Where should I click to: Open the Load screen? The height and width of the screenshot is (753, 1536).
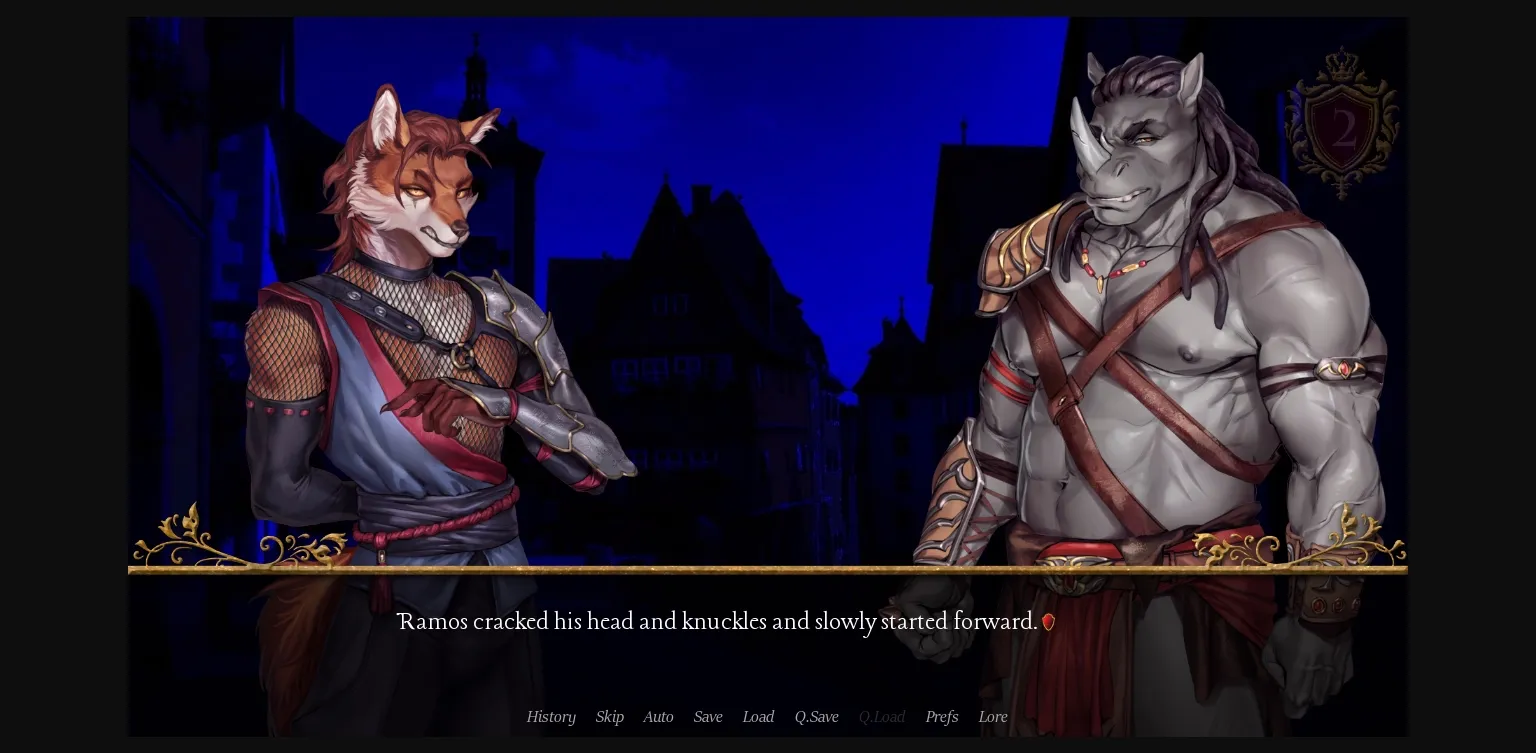coord(758,717)
